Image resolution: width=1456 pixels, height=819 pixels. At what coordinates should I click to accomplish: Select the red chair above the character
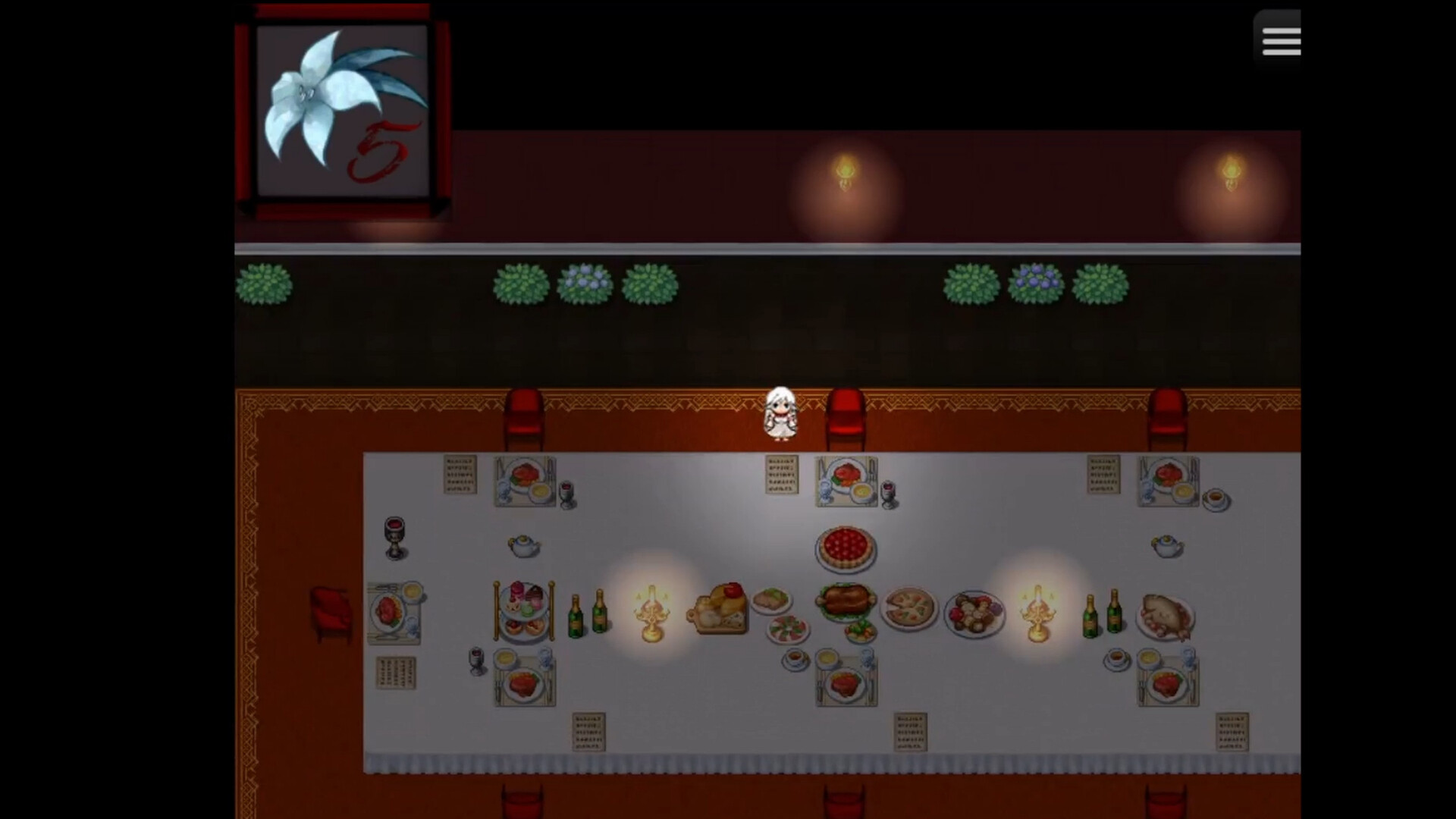[x=844, y=417]
